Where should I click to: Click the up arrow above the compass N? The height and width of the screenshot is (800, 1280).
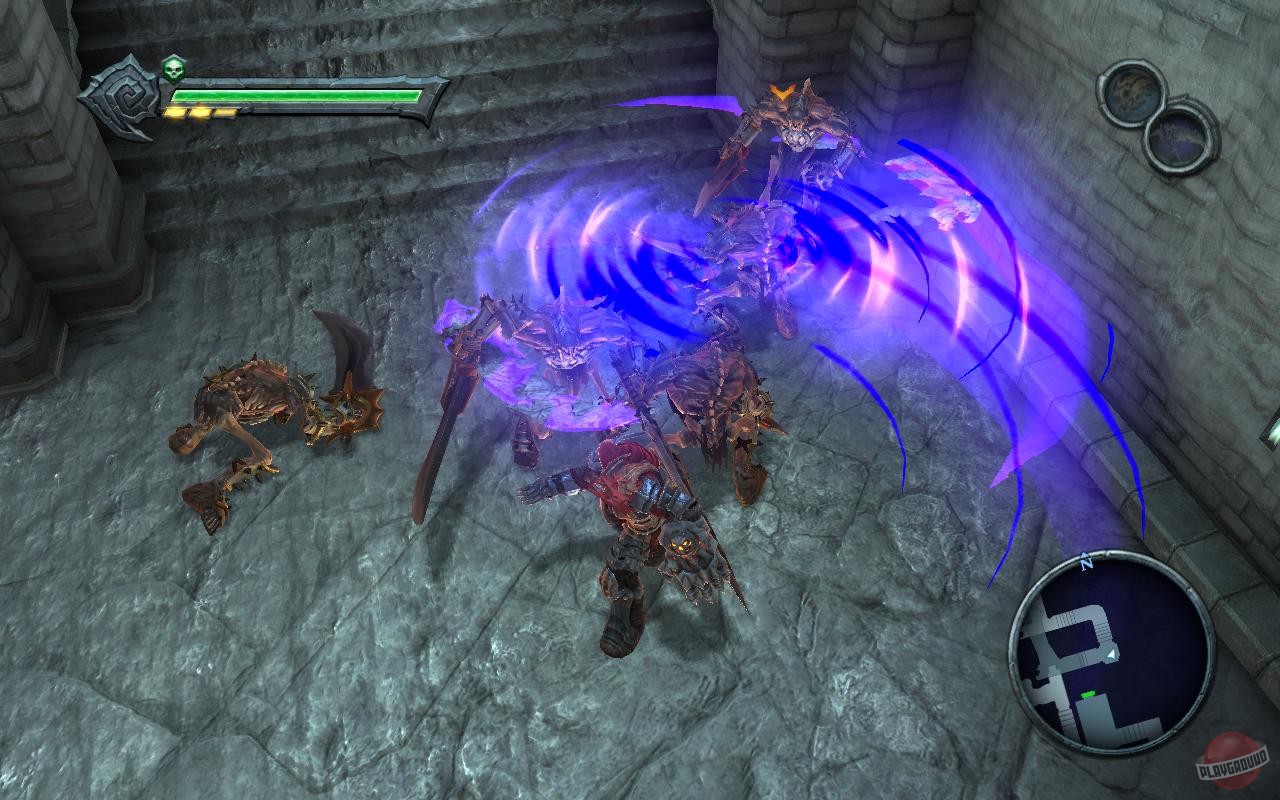pyautogui.click(x=1083, y=553)
